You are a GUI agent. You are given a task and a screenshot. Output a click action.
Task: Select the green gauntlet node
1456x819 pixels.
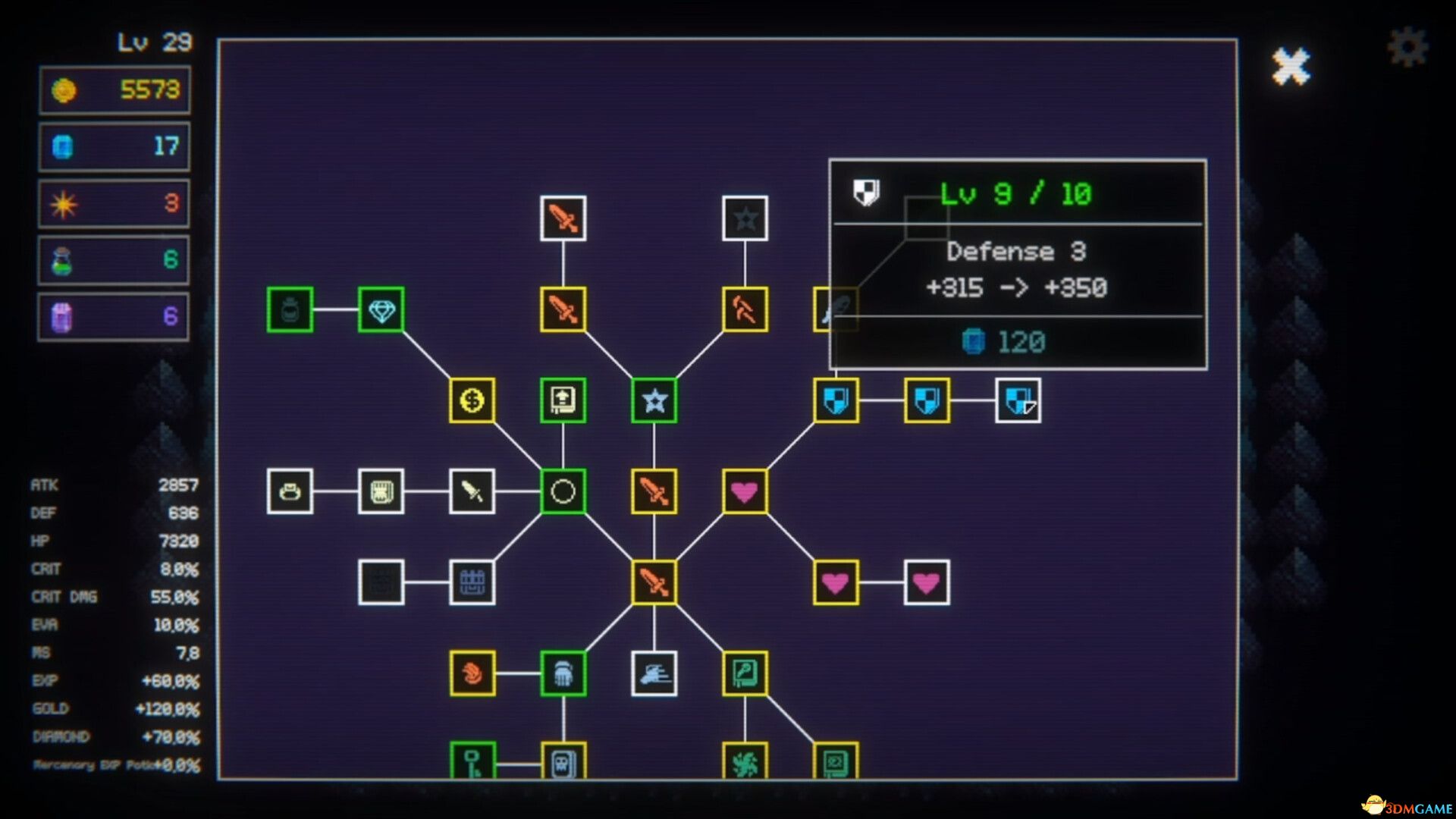(563, 675)
